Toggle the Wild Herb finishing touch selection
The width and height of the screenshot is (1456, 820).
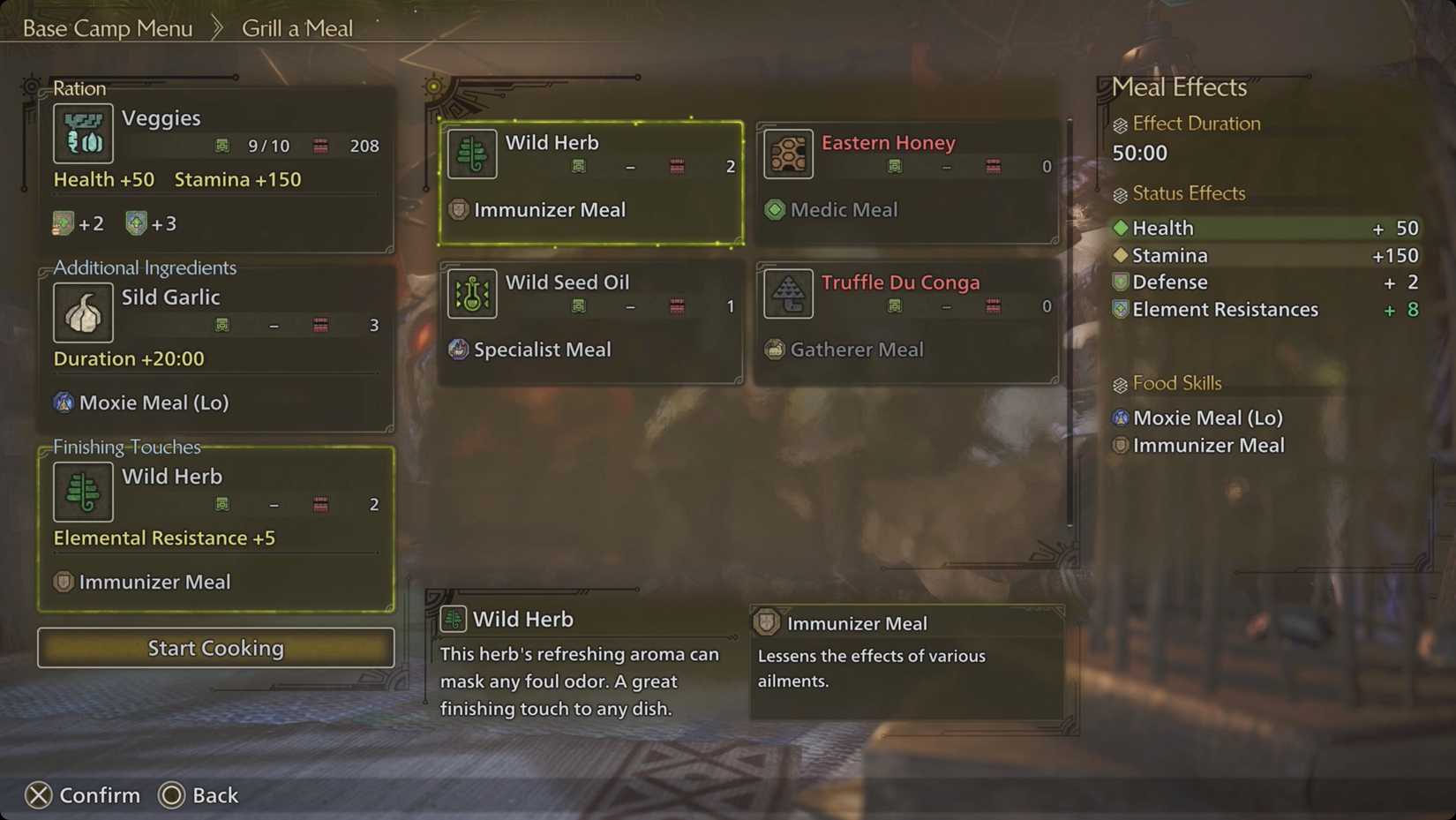214,528
